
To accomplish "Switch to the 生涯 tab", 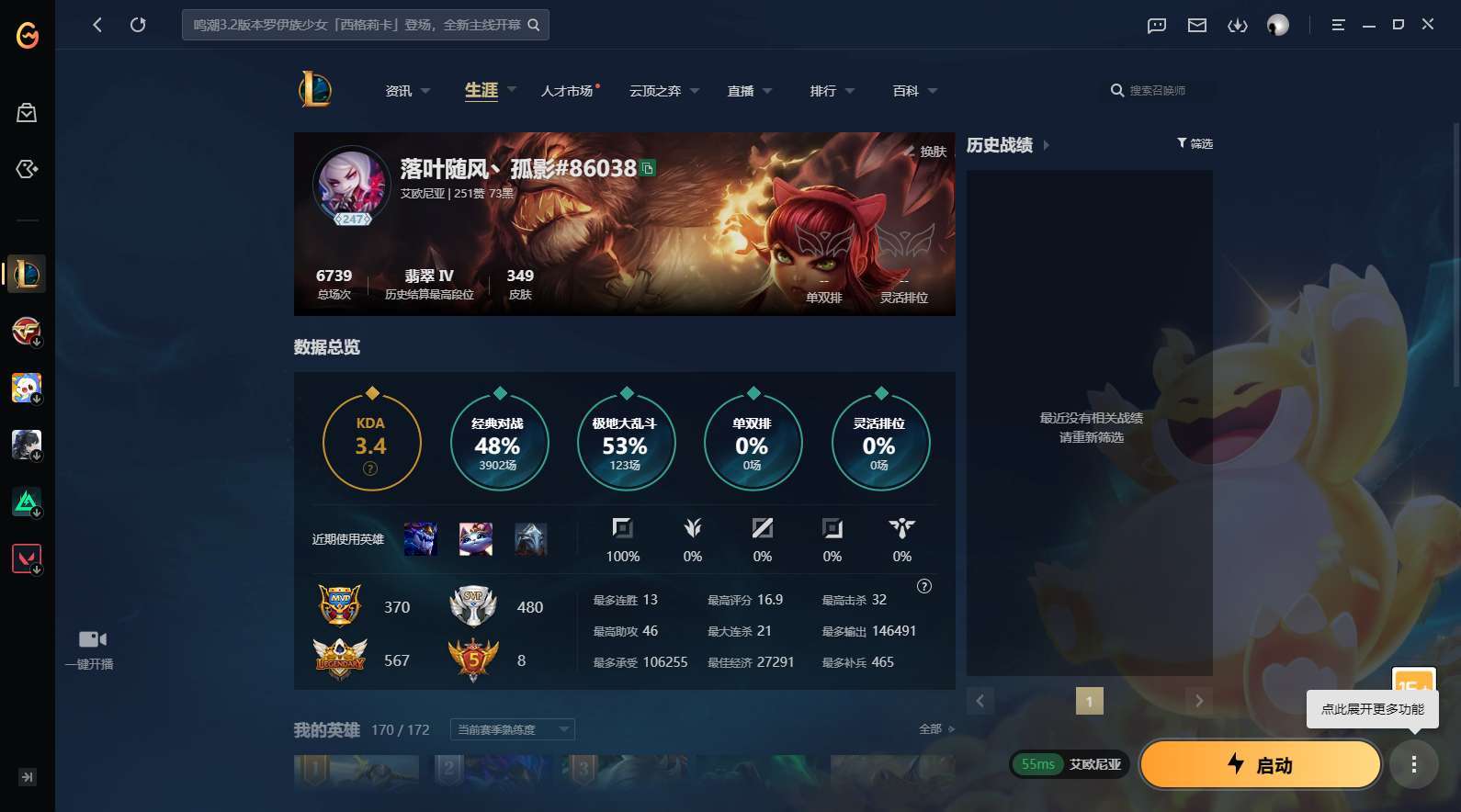I will [x=480, y=90].
